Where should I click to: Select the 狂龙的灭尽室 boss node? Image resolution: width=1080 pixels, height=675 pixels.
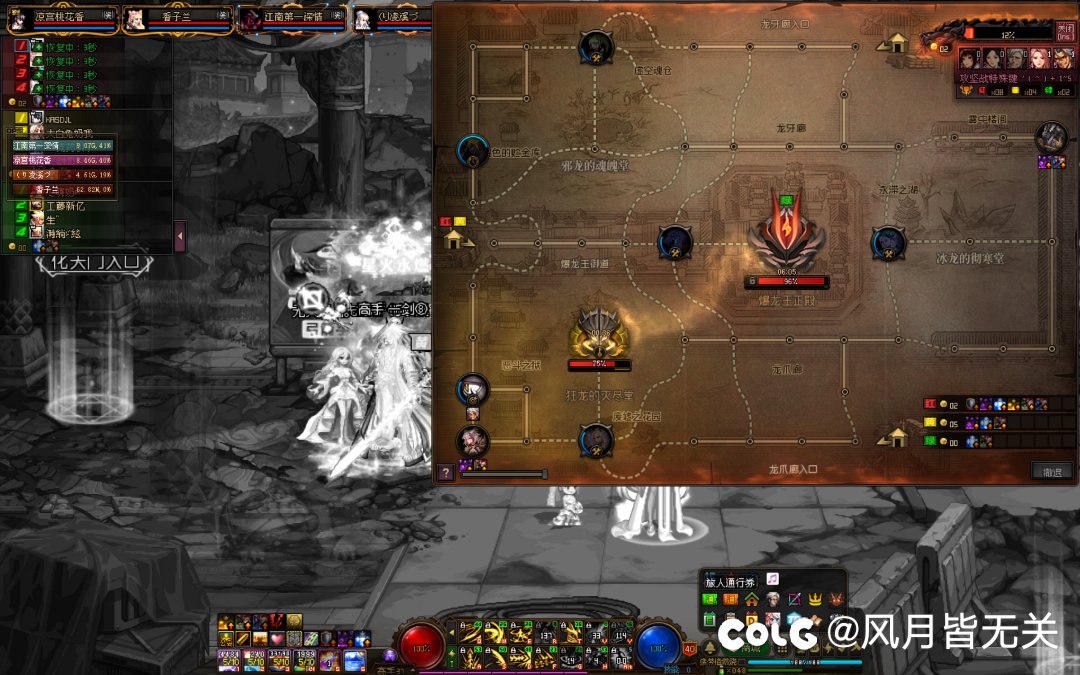pyautogui.click(x=599, y=332)
